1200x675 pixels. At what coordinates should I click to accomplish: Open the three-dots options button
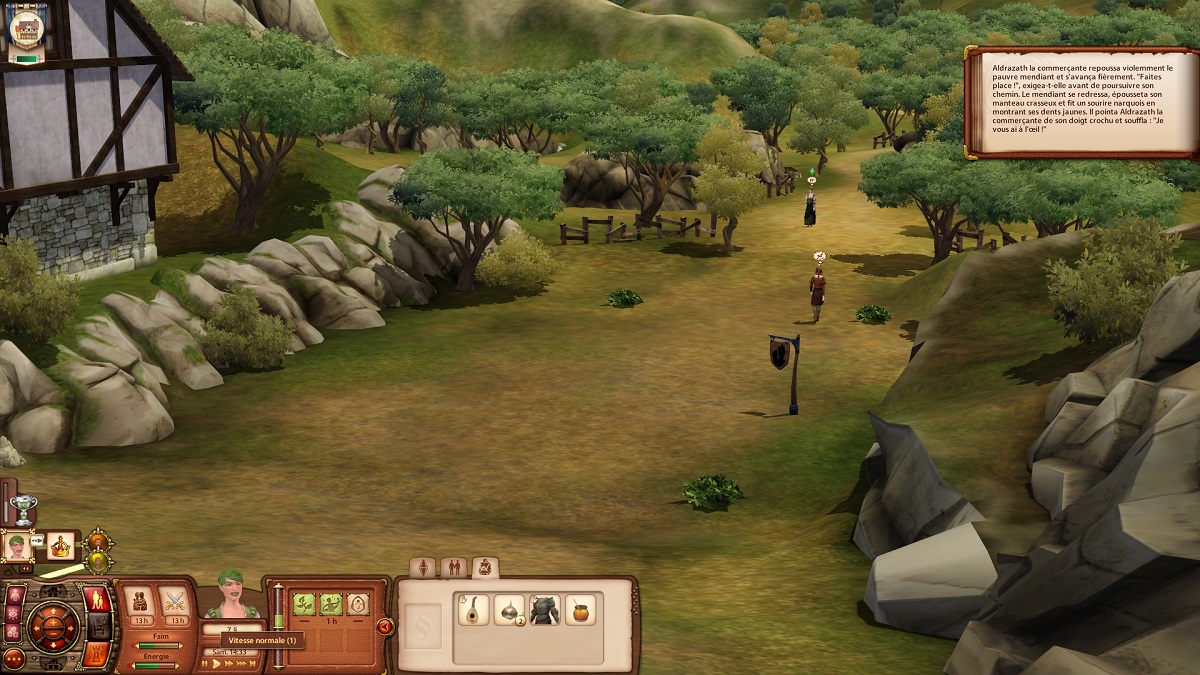click(15, 660)
